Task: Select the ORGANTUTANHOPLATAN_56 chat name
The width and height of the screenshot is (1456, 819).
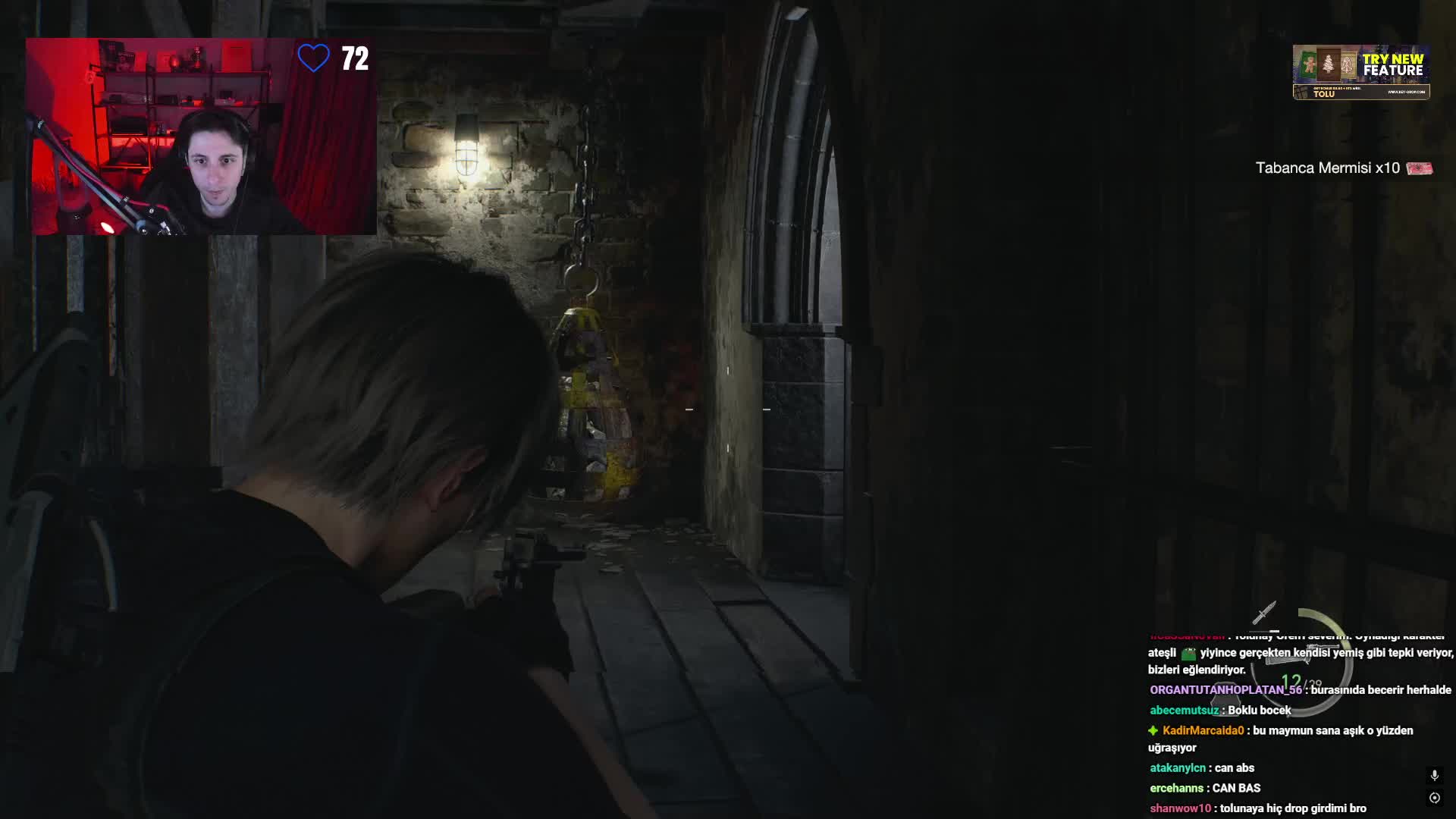Action: coord(1225,690)
